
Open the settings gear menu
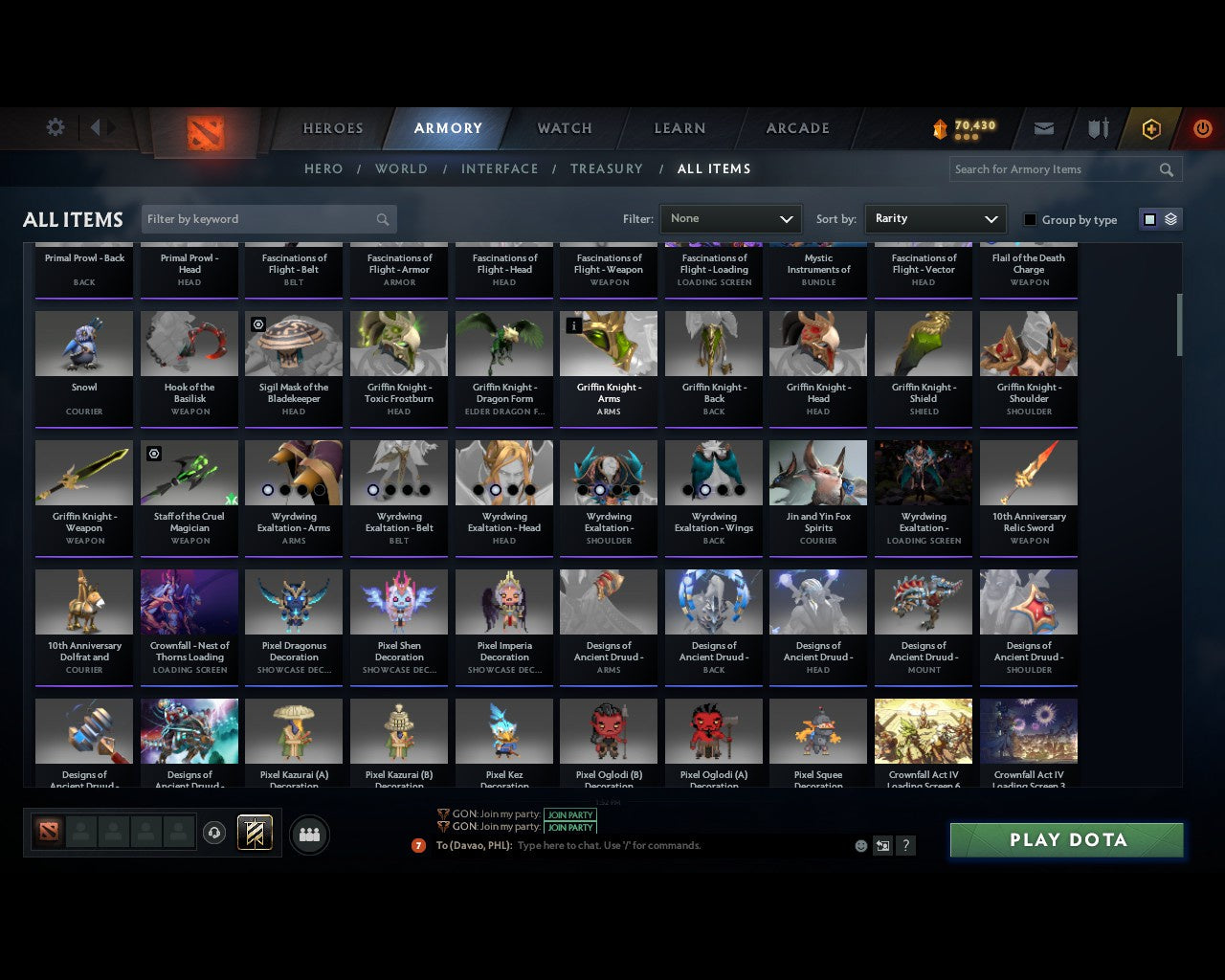pyautogui.click(x=55, y=127)
